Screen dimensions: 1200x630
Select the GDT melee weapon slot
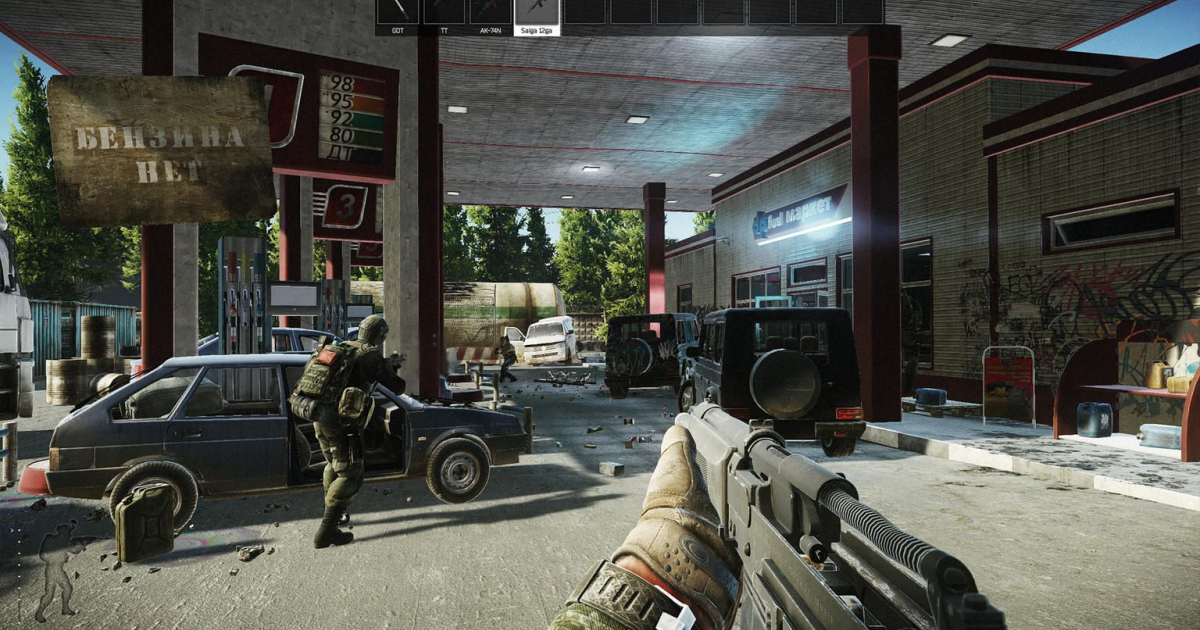pyautogui.click(x=398, y=14)
